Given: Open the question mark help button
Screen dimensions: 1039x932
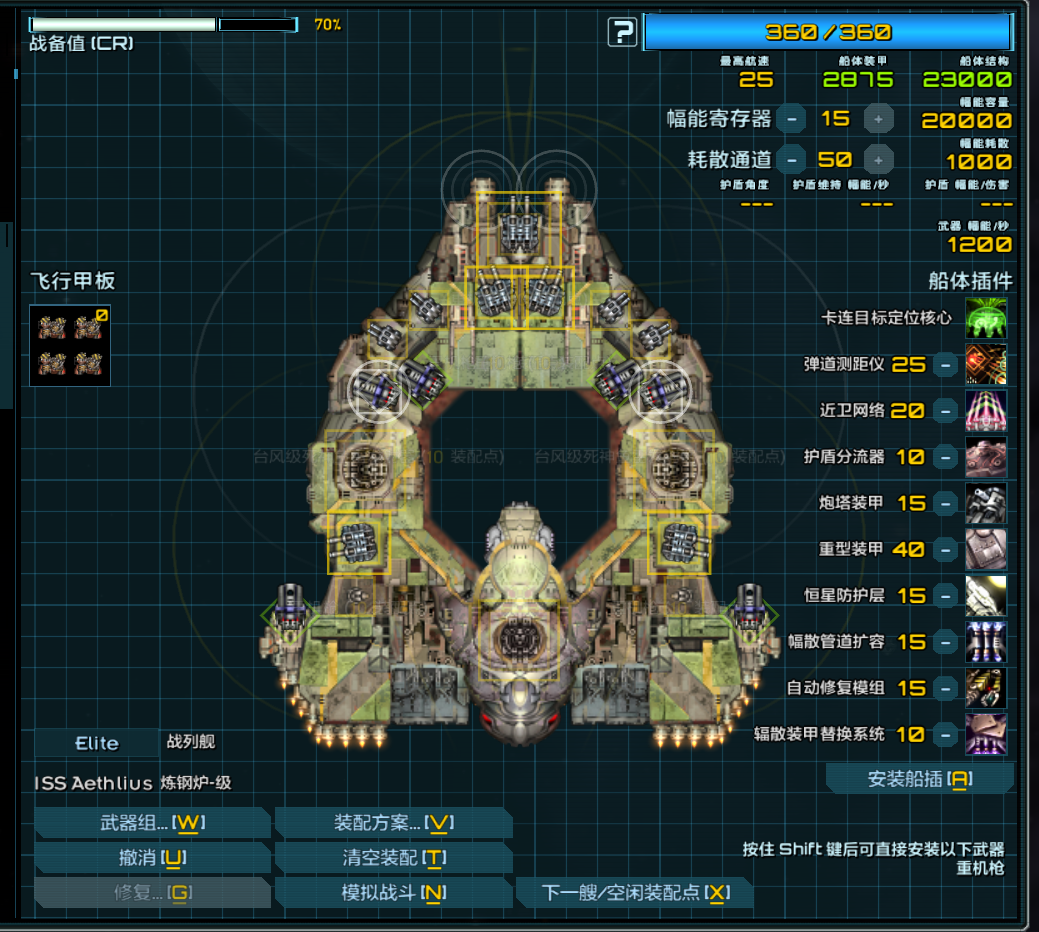Looking at the screenshot, I should (622, 33).
